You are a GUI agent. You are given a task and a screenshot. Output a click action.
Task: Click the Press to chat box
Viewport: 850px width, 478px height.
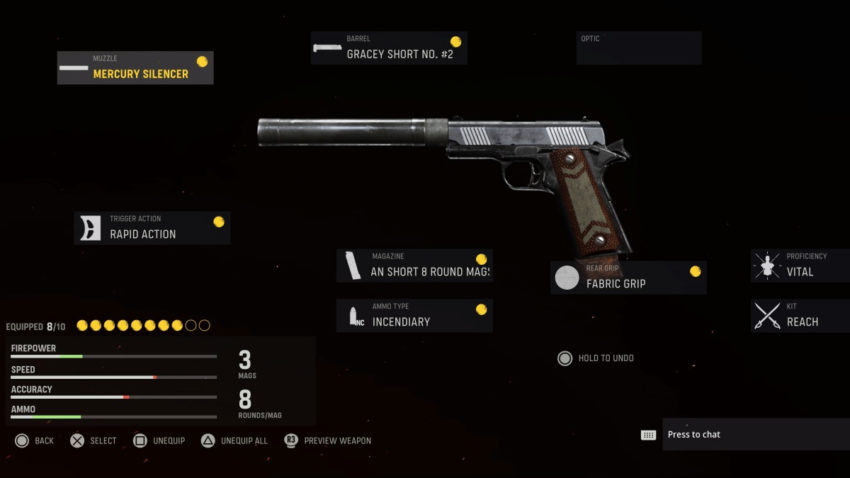(742, 435)
